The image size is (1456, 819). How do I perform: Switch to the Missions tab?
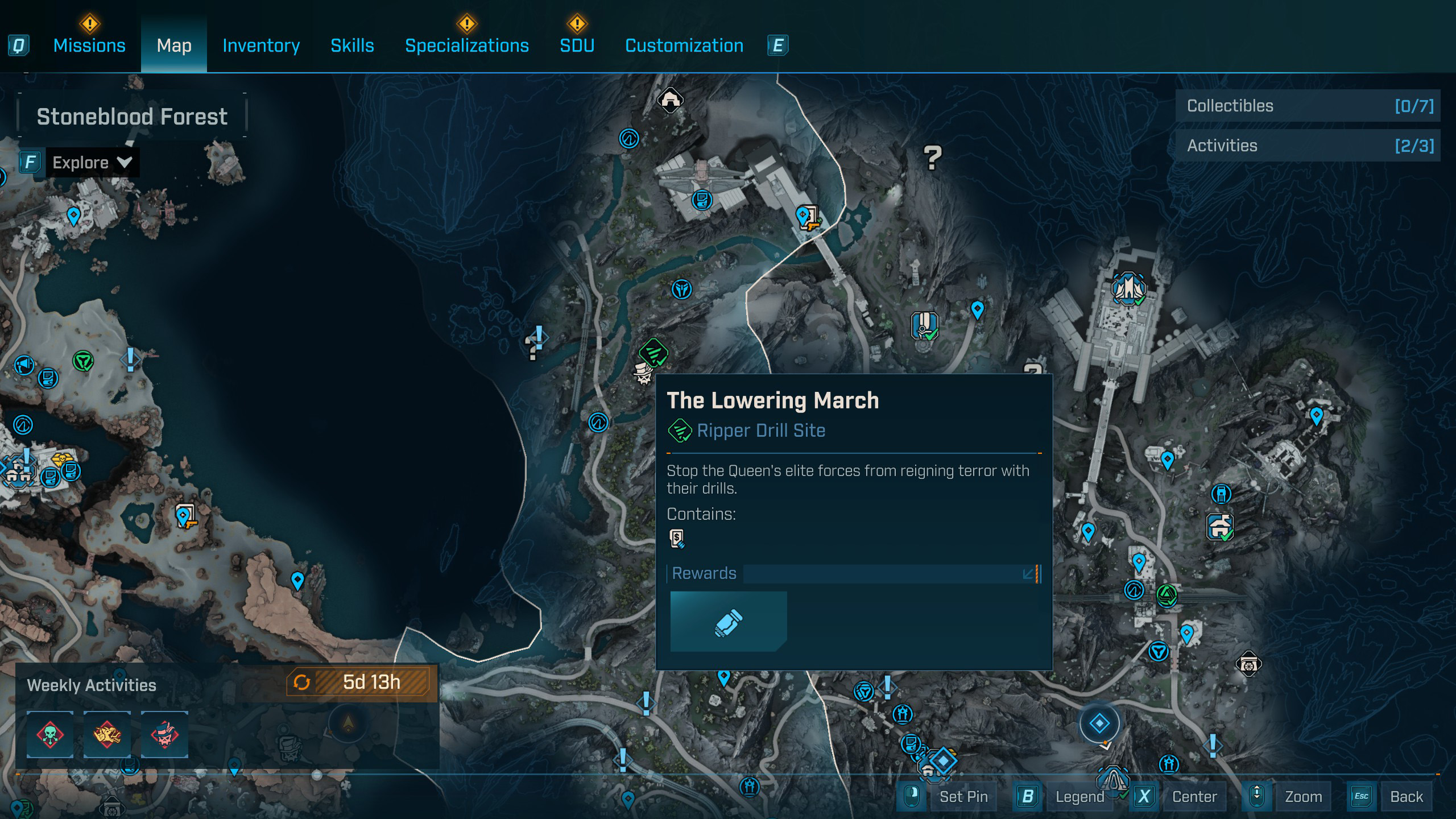tap(89, 45)
